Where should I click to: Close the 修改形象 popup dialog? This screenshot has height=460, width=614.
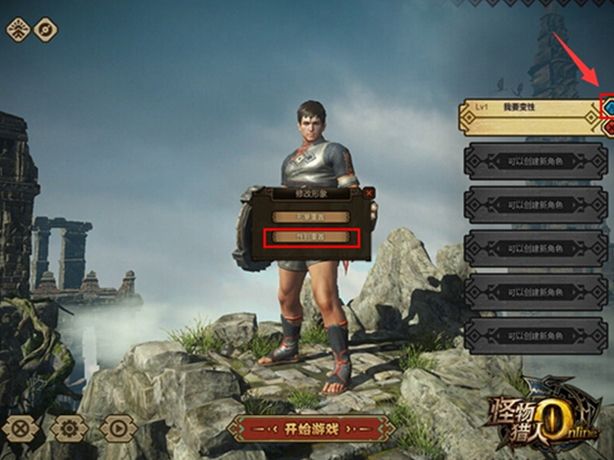click(368, 191)
